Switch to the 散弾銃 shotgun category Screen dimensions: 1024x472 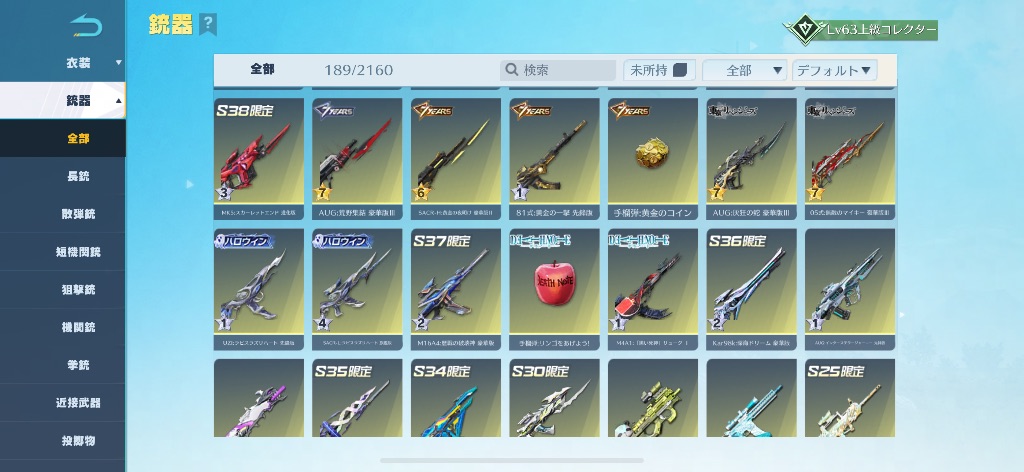78,214
